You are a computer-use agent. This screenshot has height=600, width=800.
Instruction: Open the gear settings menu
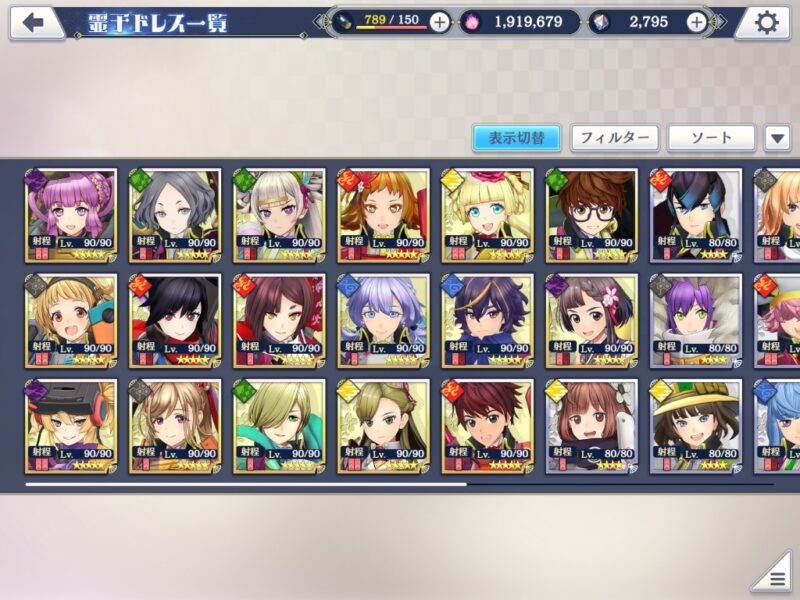[x=766, y=22]
